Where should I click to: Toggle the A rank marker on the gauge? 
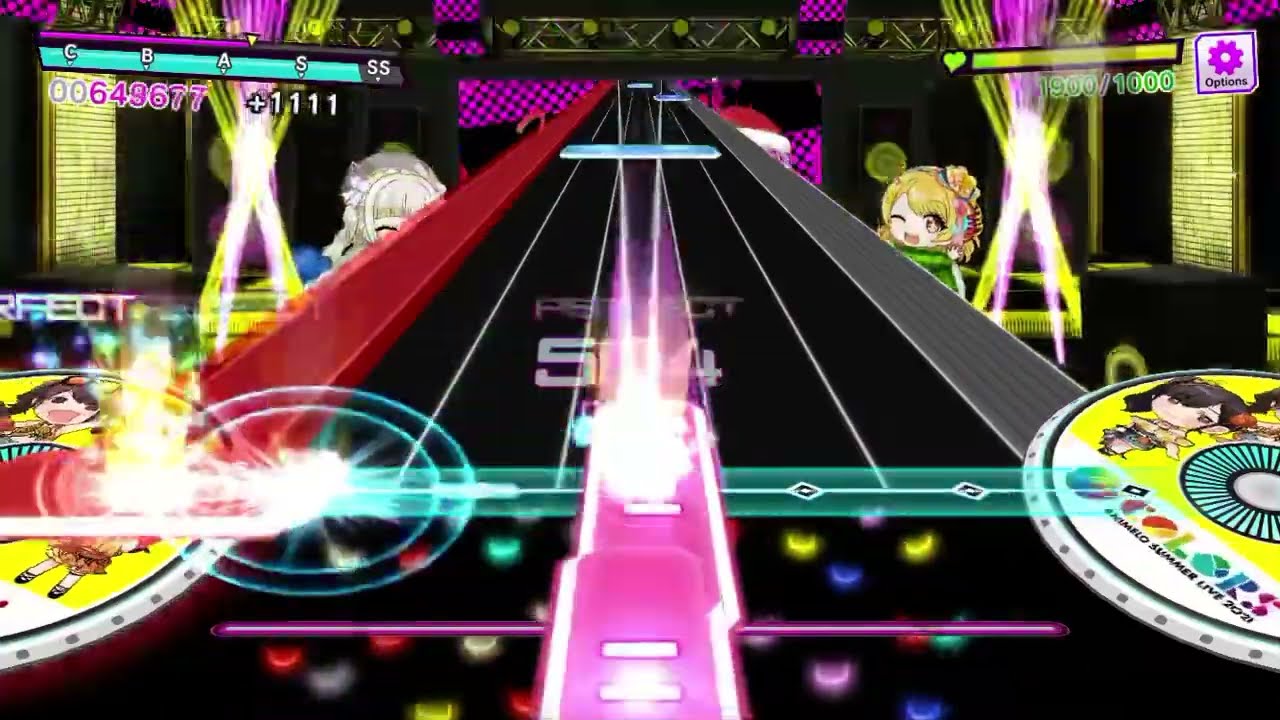(x=224, y=60)
